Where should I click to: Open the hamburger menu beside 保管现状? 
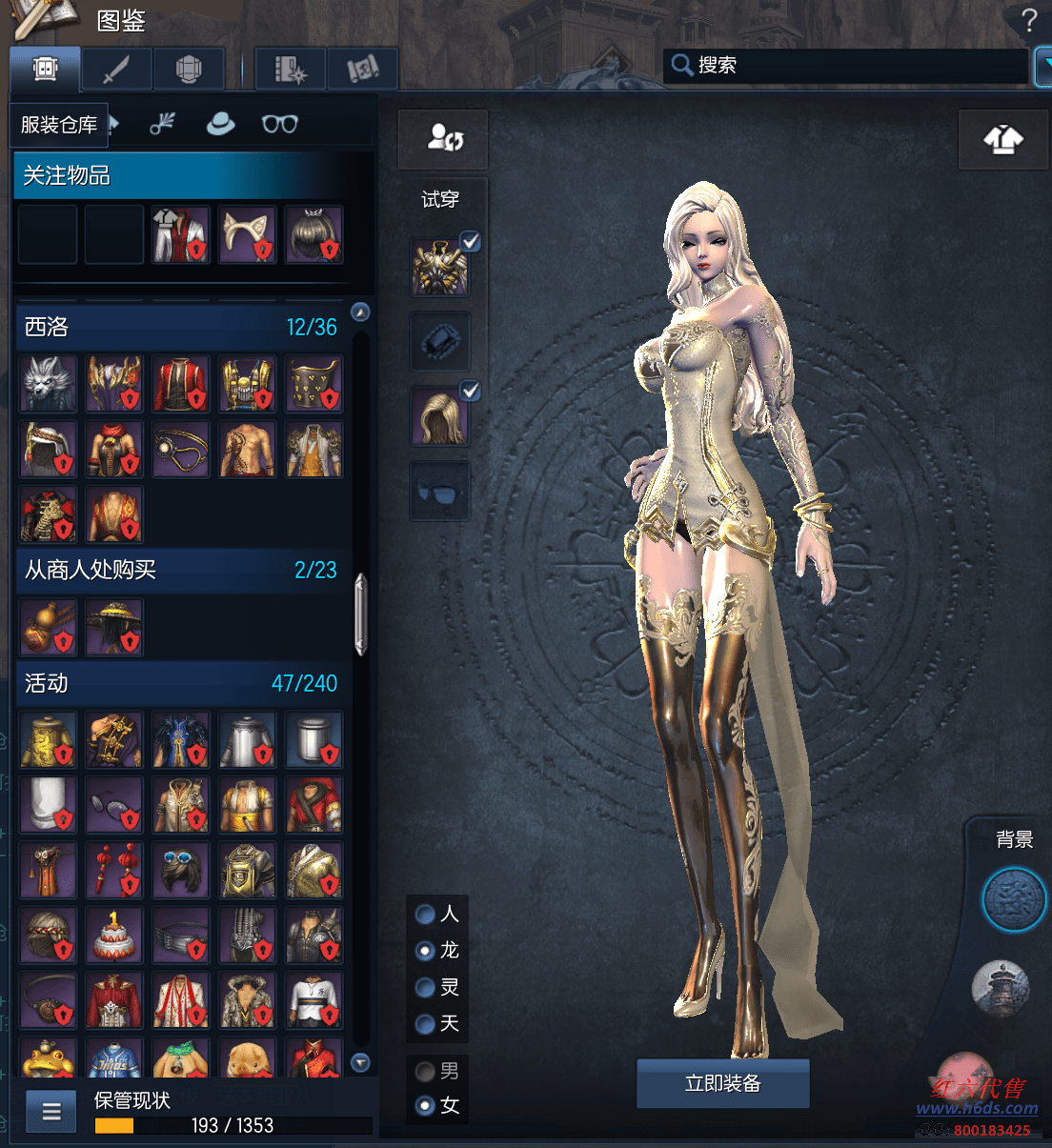coord(51,1111)
